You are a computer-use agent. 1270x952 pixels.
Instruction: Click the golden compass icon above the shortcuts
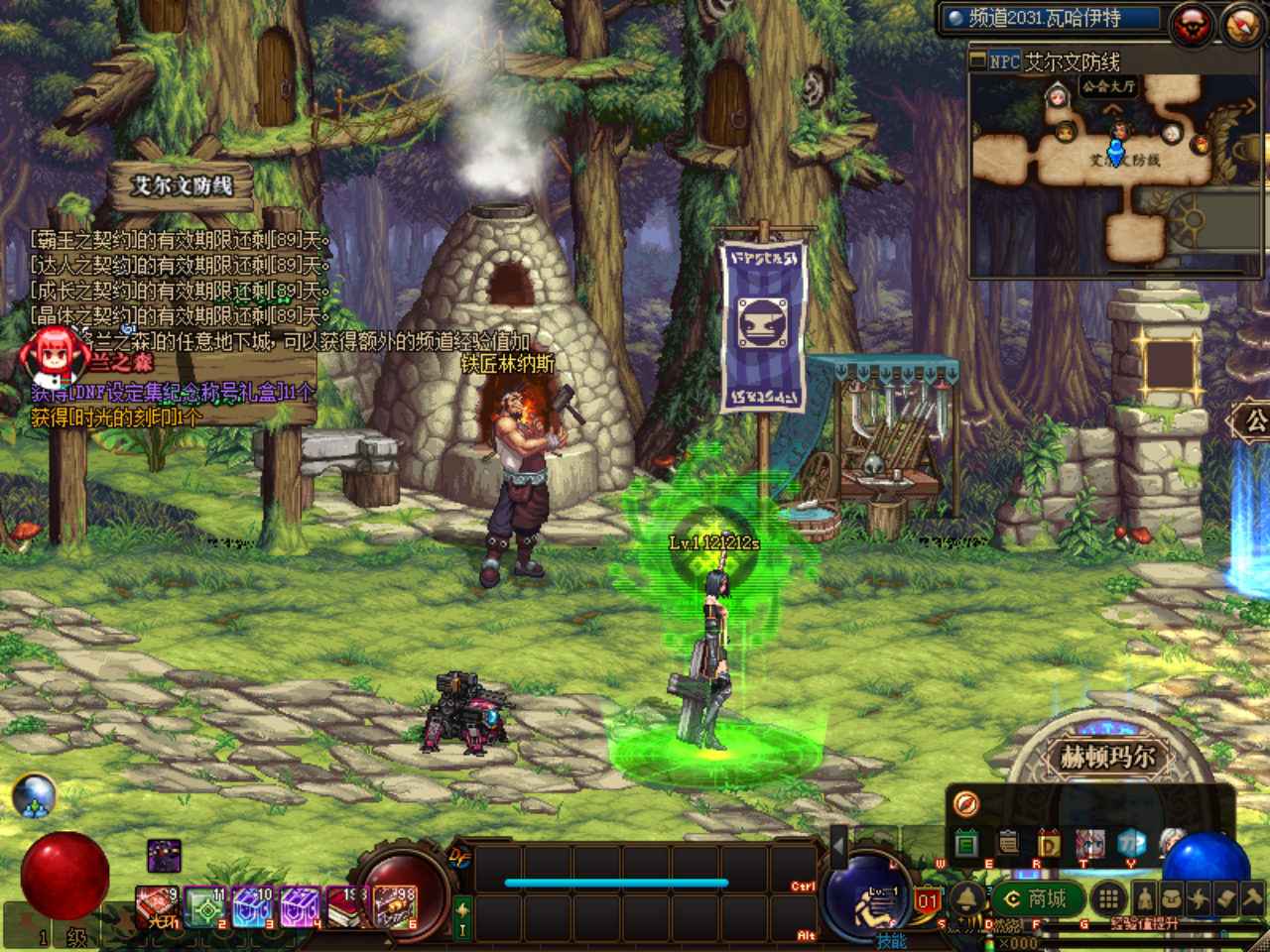965,805
